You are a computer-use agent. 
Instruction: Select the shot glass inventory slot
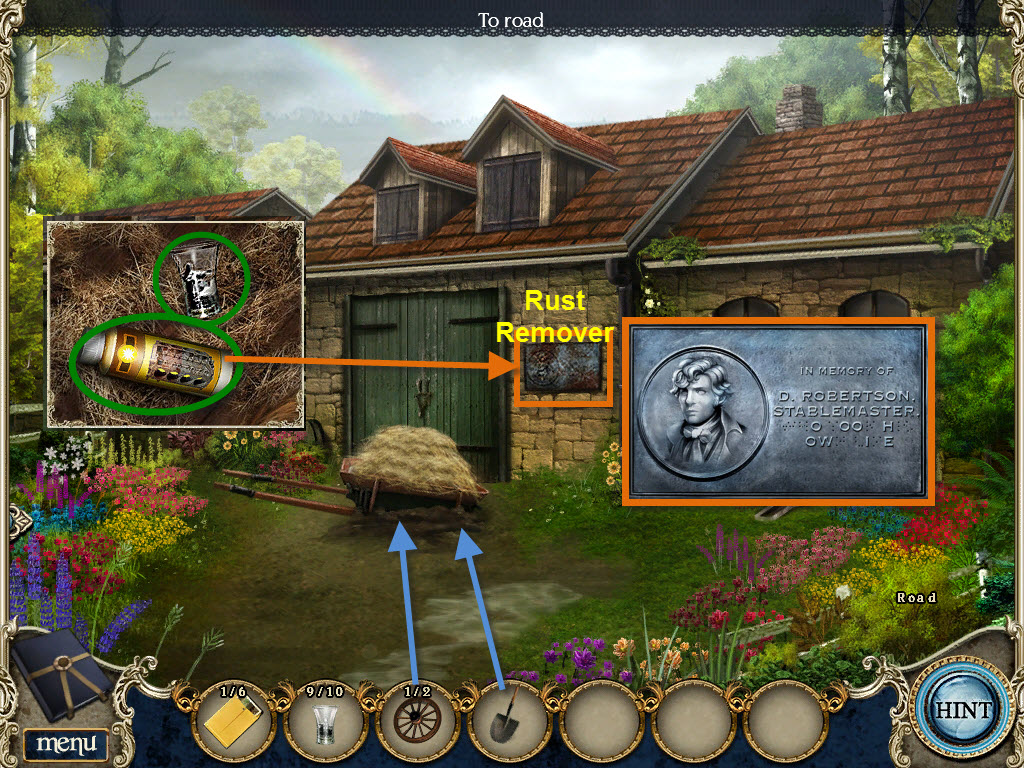324,723
